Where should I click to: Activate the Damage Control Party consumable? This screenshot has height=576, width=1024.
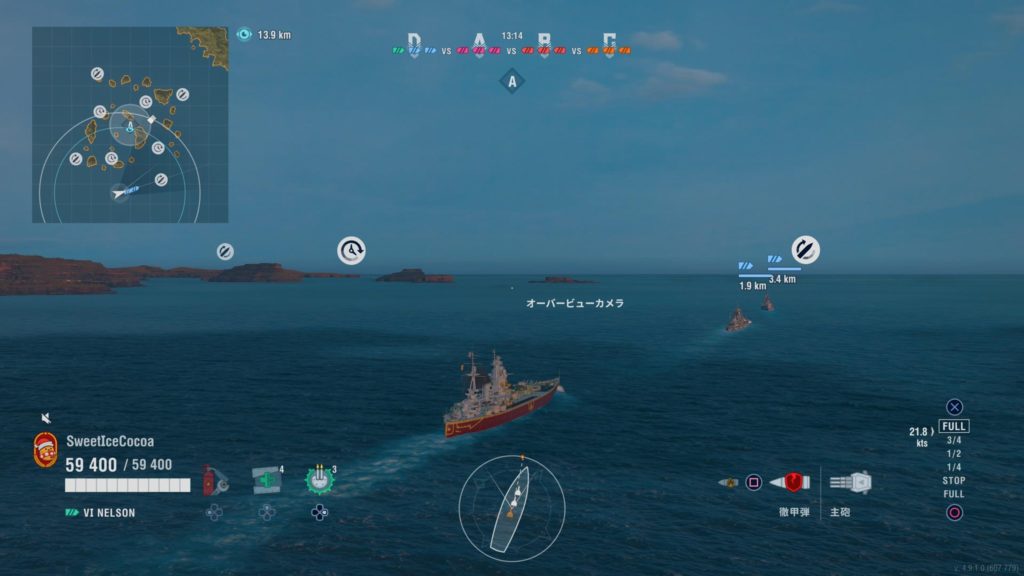(x=211, y=481)
